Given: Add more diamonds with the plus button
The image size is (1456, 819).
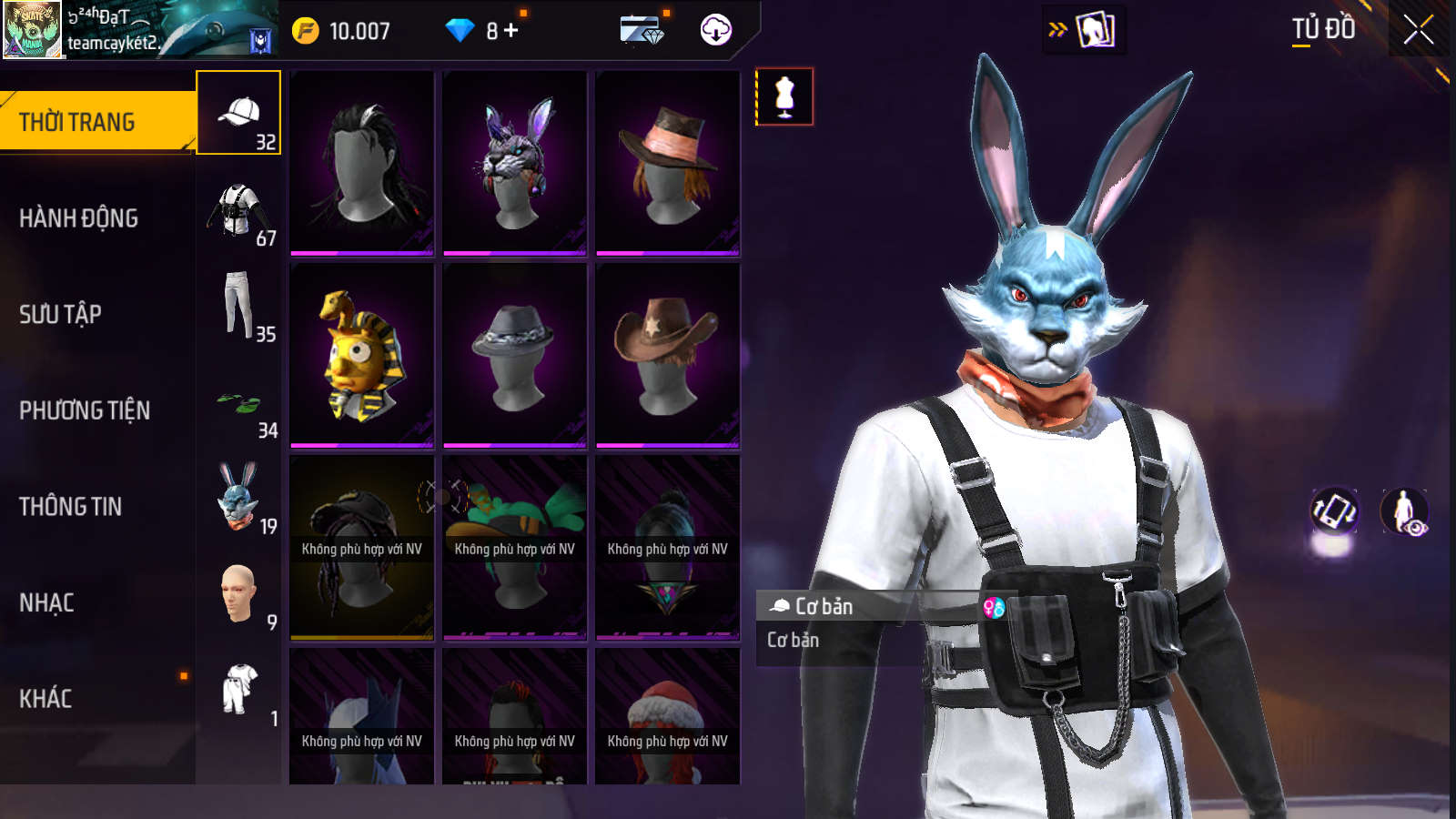Looking at the screenshot, I should pos(511,31).
